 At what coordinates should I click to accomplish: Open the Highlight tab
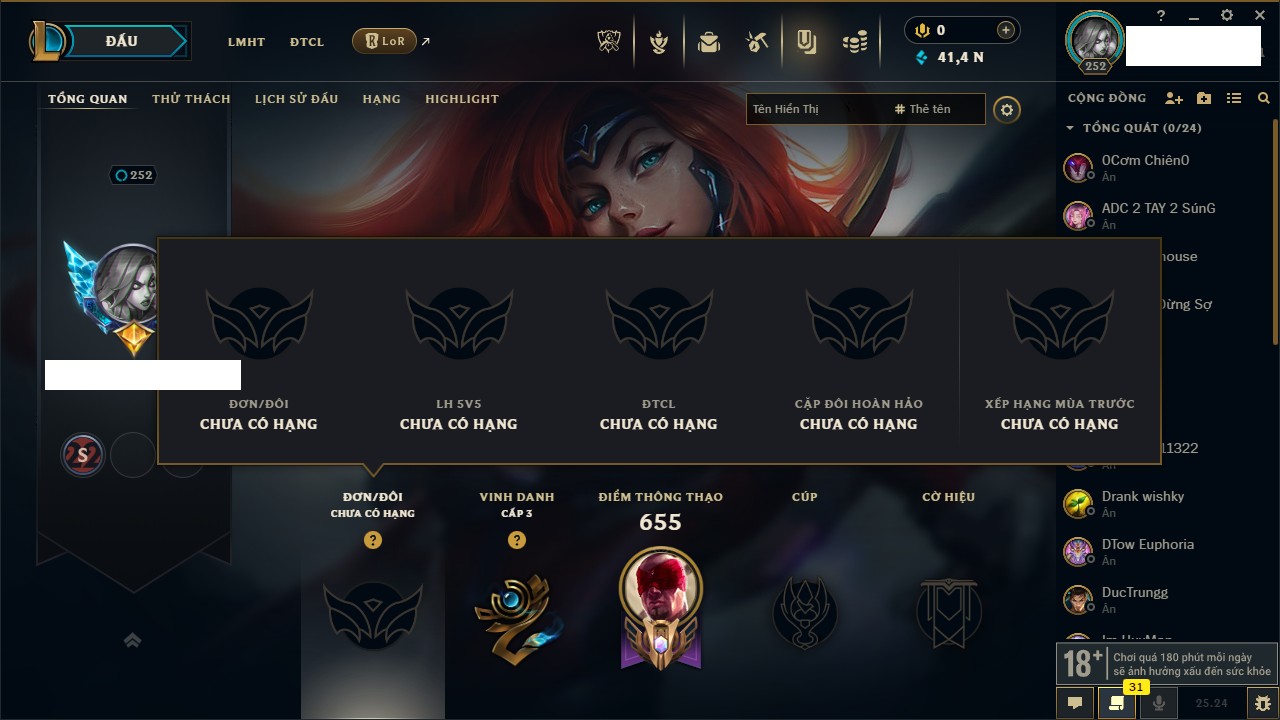(x=461, y=99)
